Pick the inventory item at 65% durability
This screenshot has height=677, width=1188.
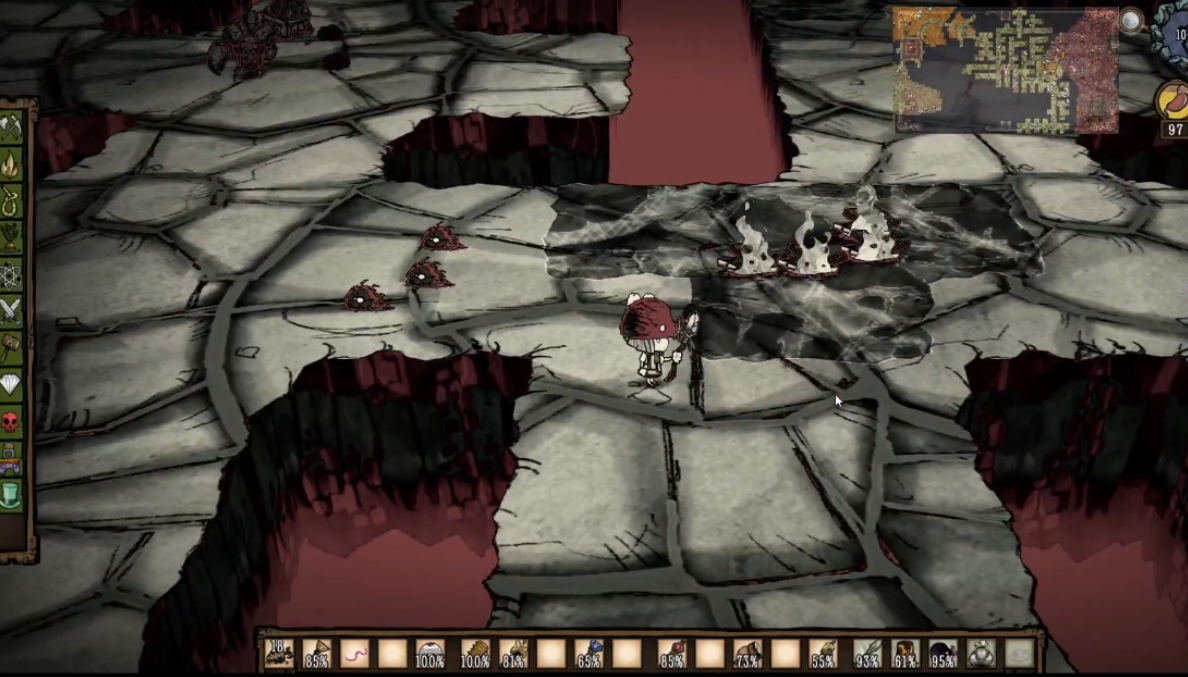[589, 654]
